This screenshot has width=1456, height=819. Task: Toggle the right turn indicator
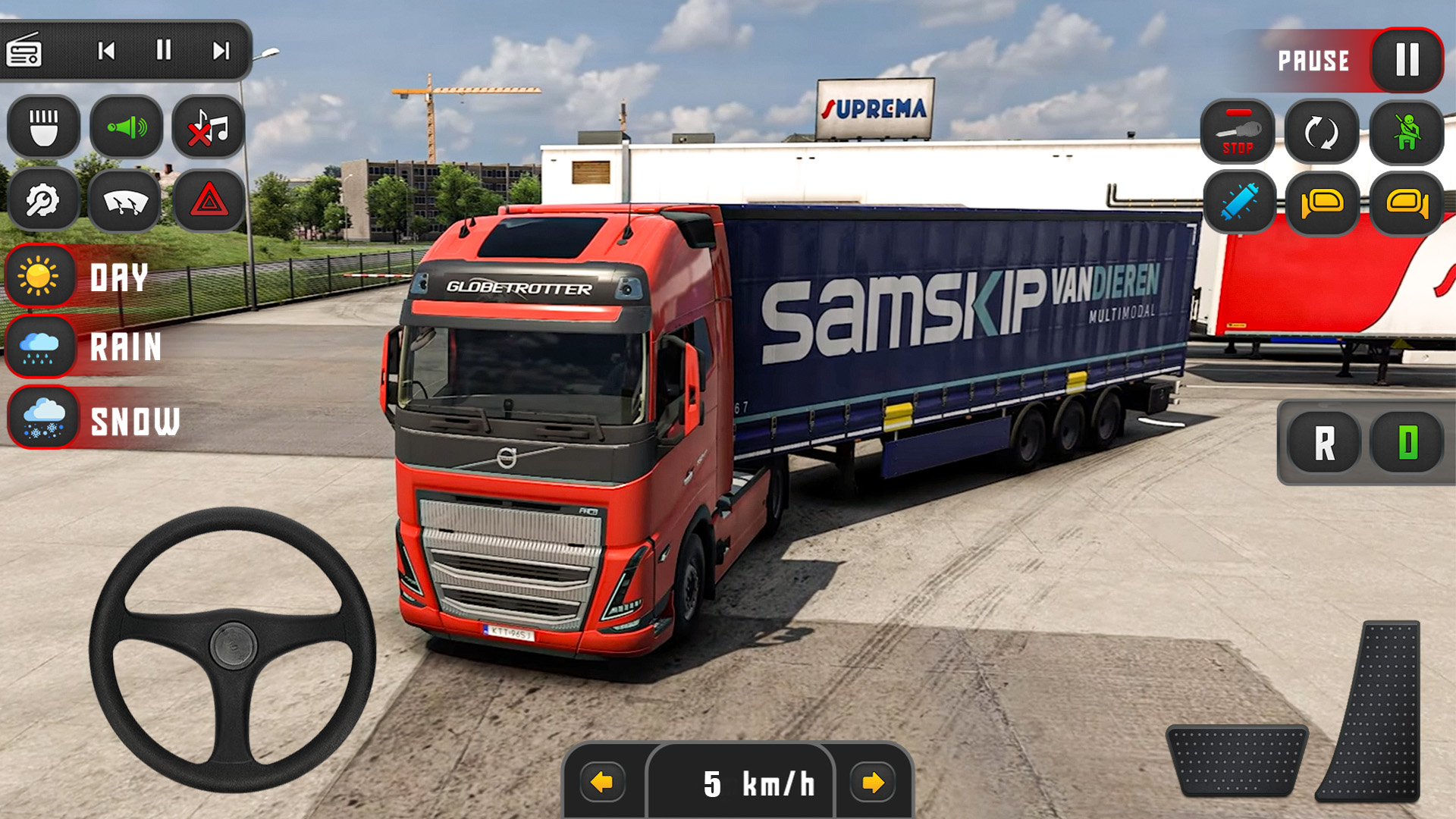pyautogui.click(x=1407, y=203)
